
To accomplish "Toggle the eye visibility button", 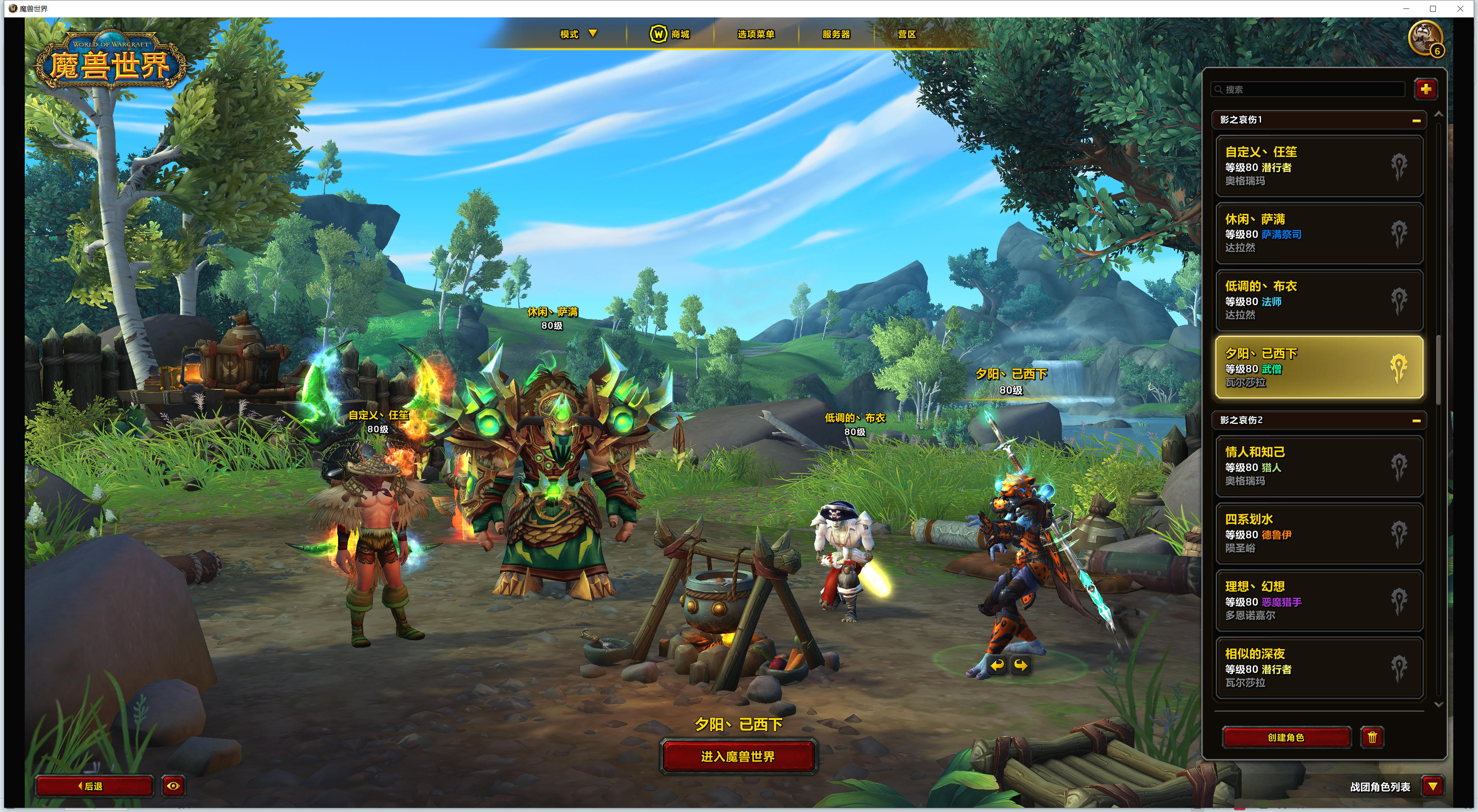I will (x=173, y=786).
